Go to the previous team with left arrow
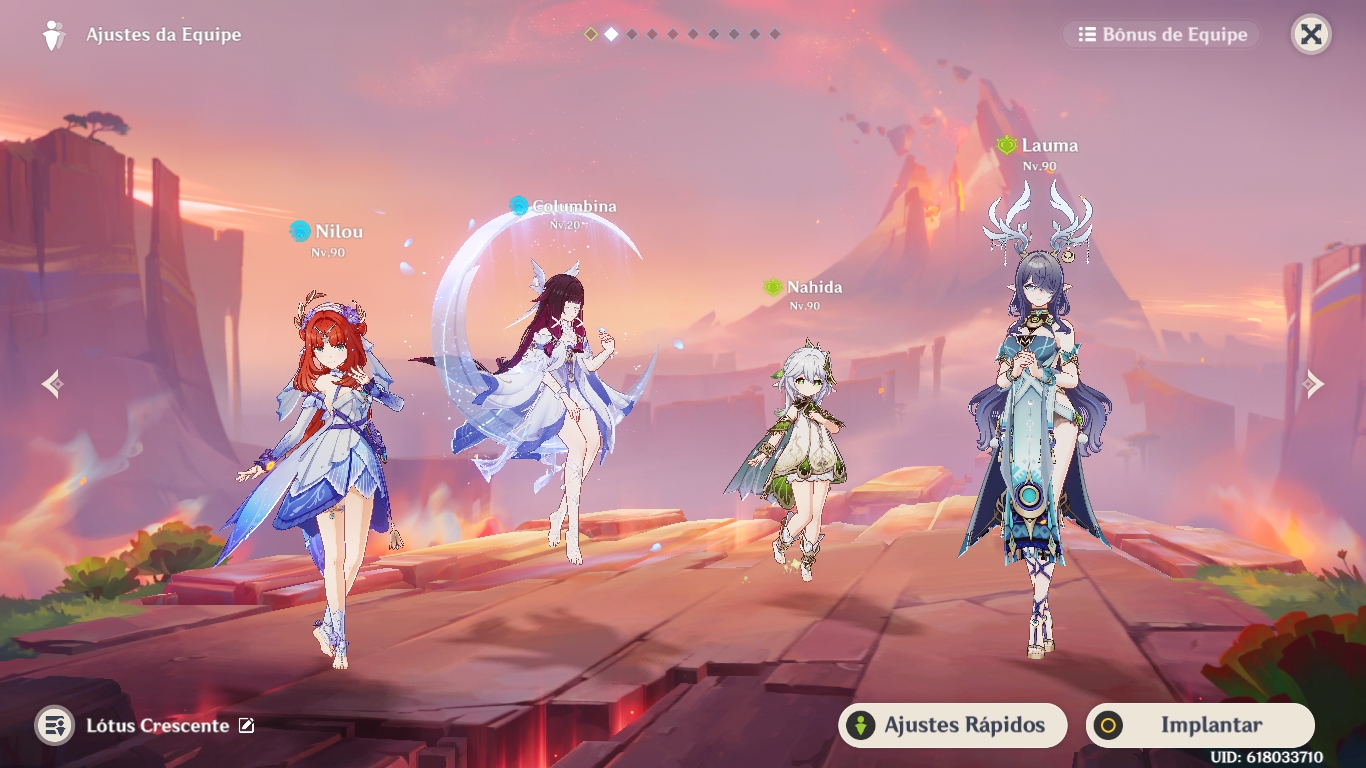The image size is (1366, 768). pos(53,383)
